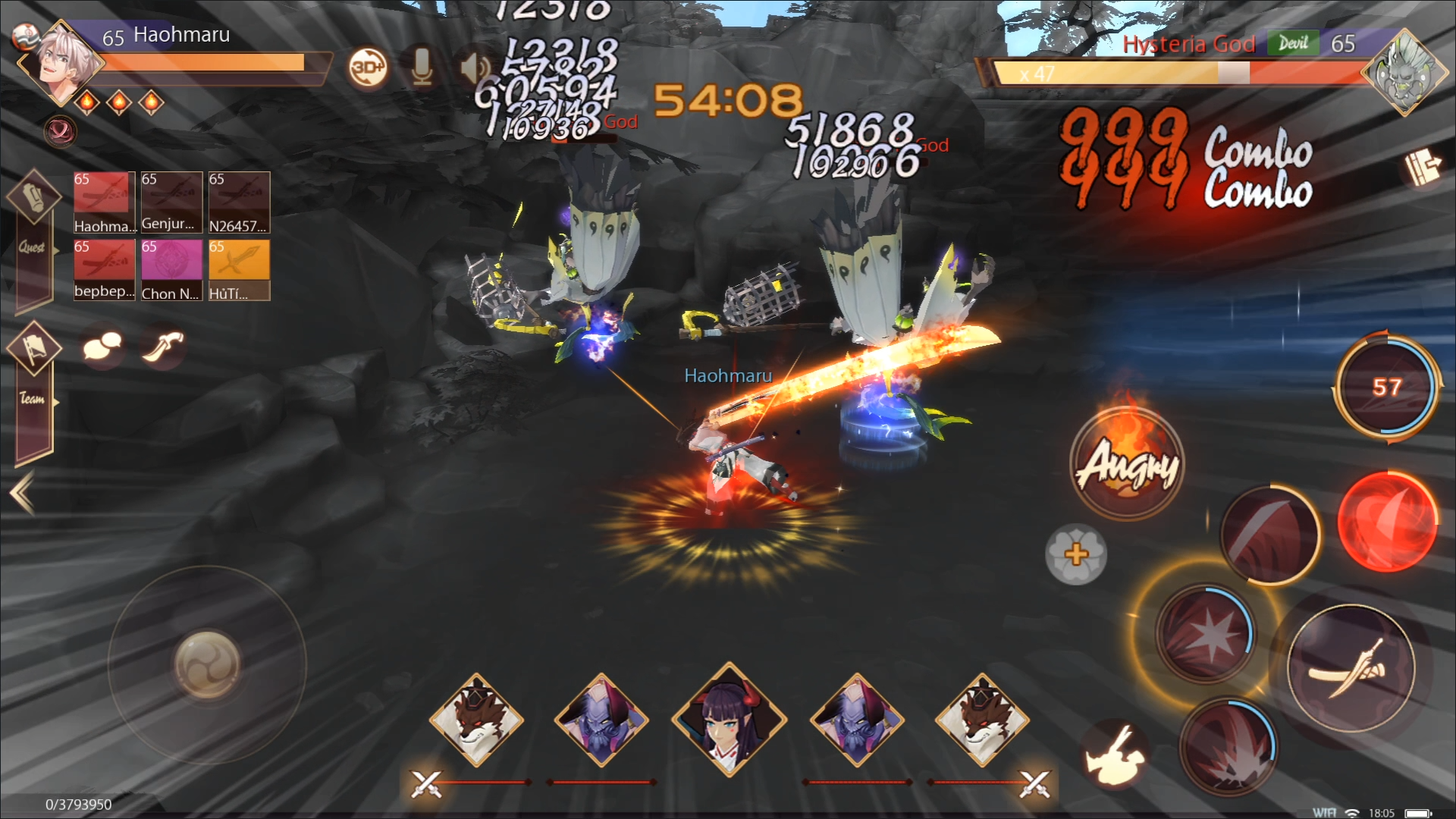The image size is (1456, 819).
Task: Target the Hysteria God boss portrait
Action: 1404,74
